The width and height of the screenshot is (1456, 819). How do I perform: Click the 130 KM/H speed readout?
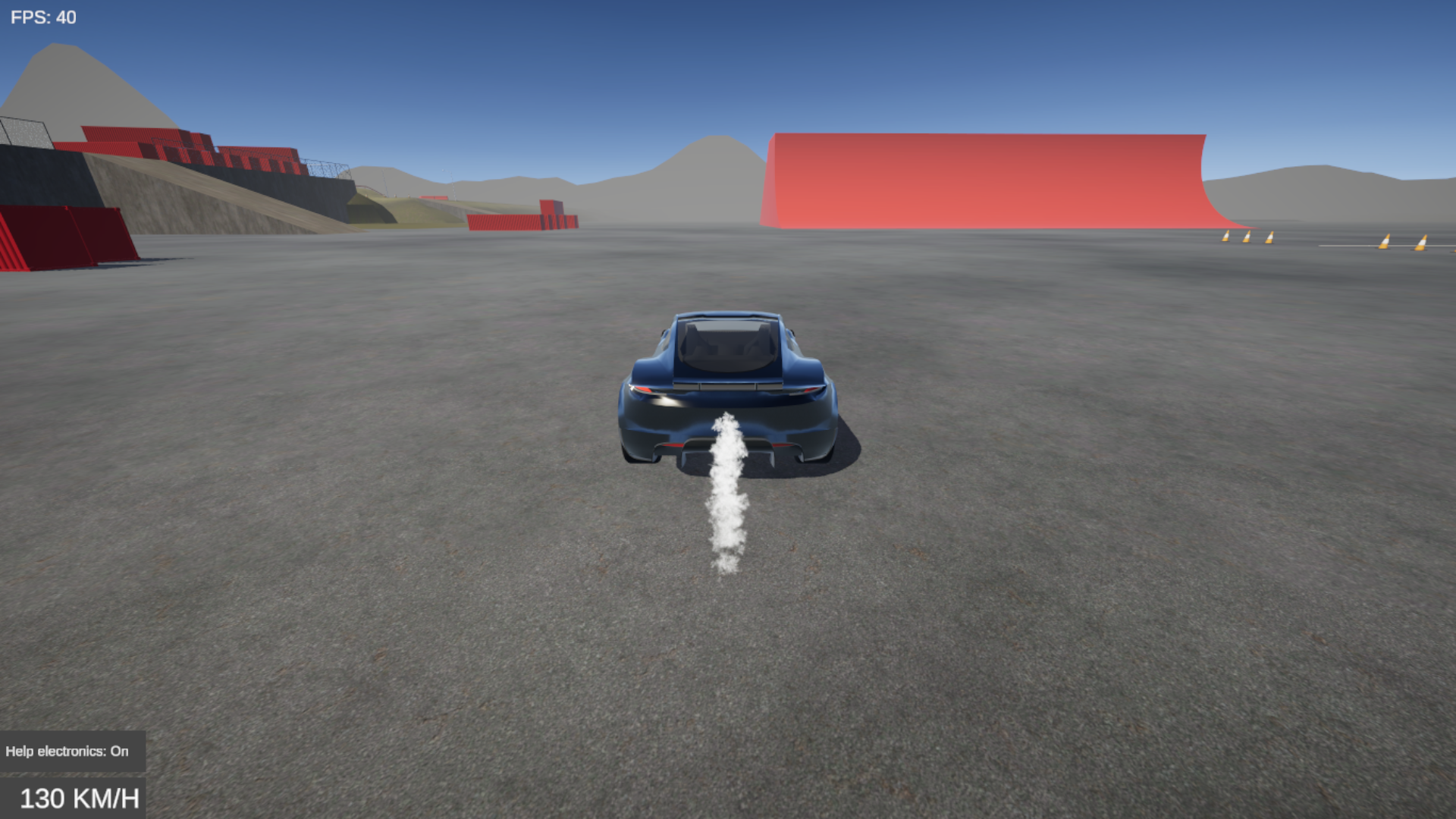coord(80,798)
